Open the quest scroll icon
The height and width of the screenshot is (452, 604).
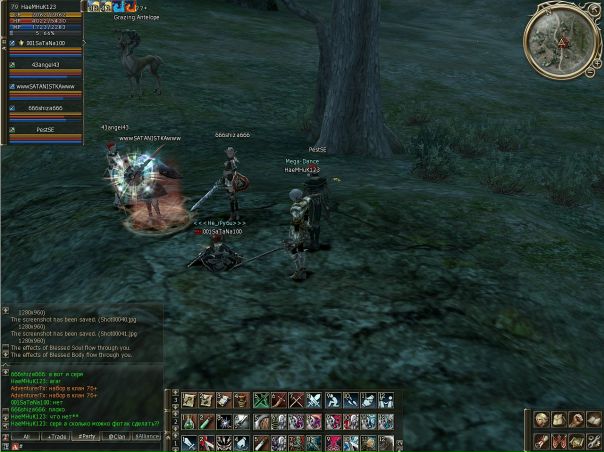coord(540,440)
